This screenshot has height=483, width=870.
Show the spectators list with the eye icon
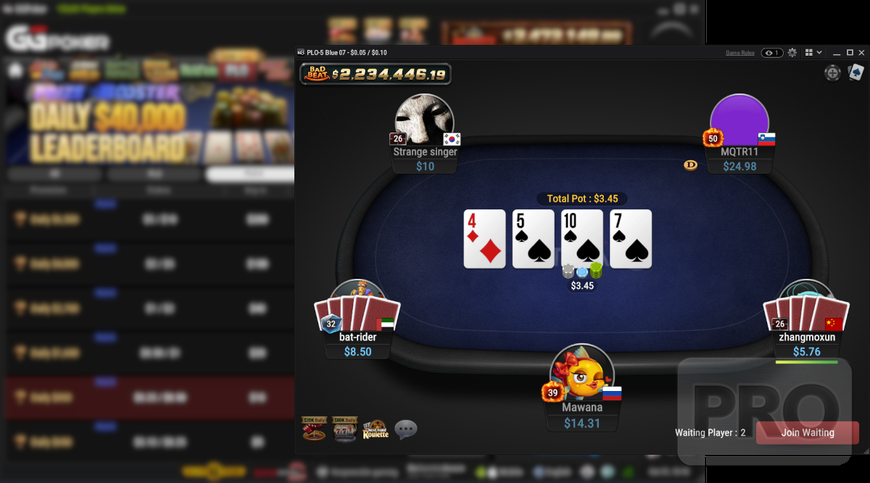click(x=771, y=52)
